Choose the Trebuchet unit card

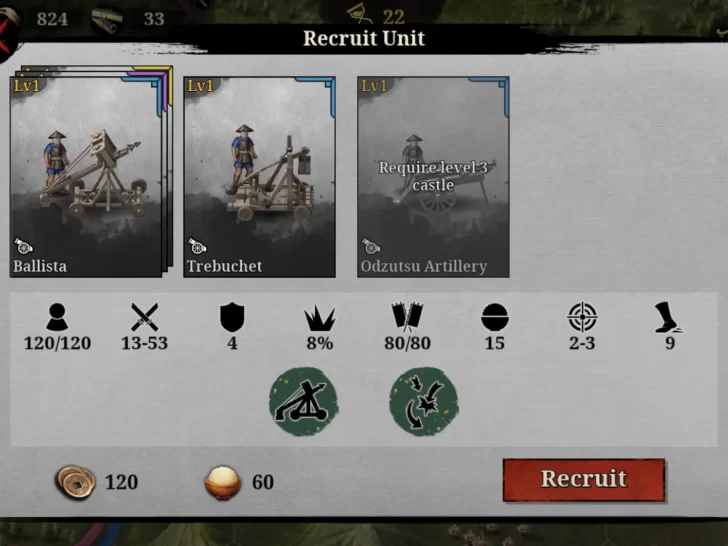click(259, 176)
